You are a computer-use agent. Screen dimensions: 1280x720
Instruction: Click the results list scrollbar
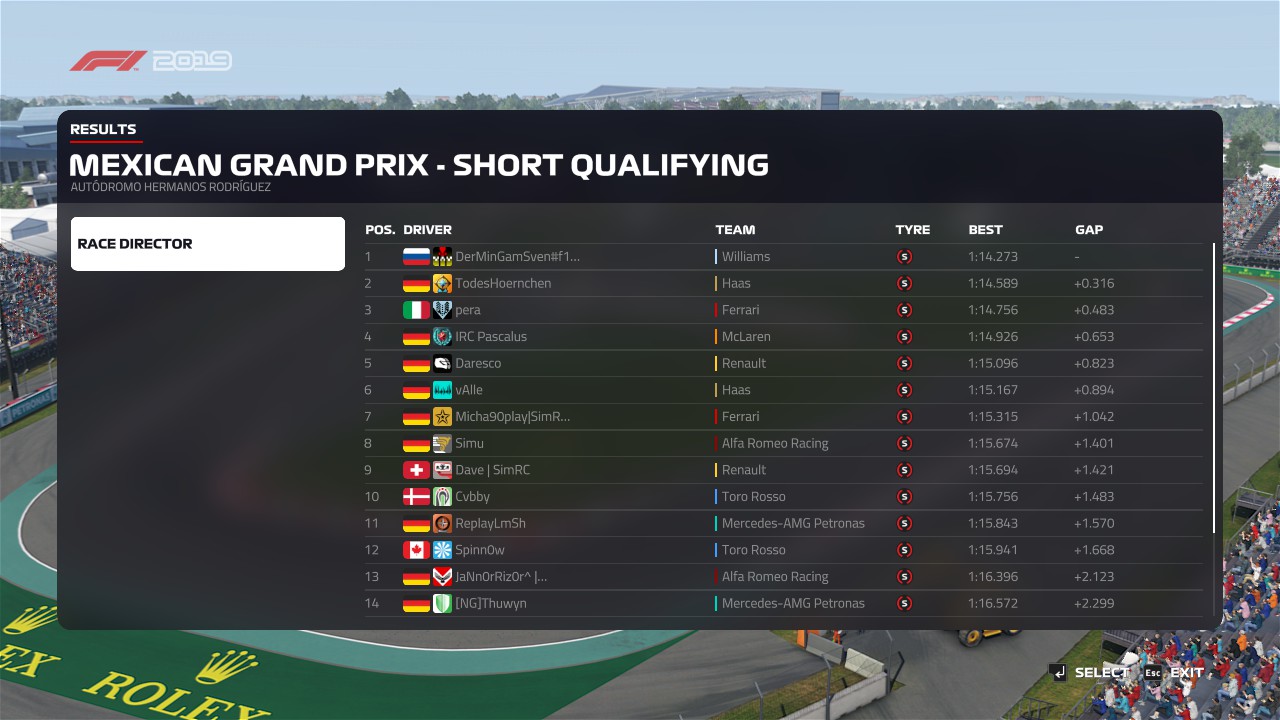[1215, 388]
